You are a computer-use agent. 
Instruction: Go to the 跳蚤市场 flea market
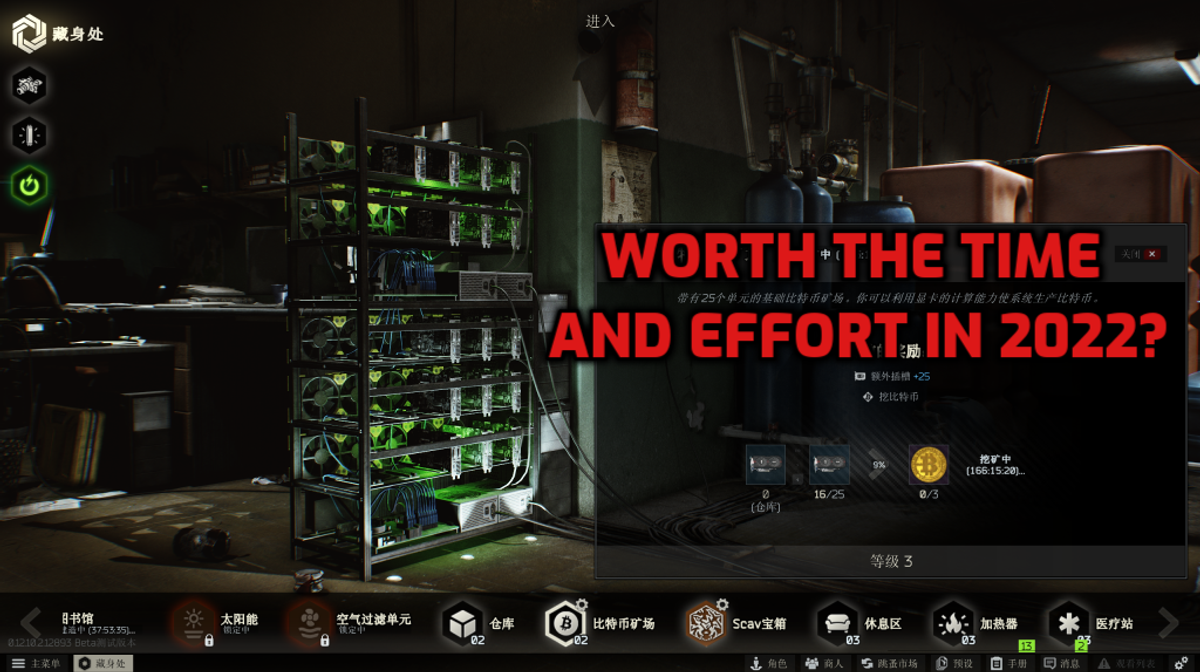coord(889,663)
